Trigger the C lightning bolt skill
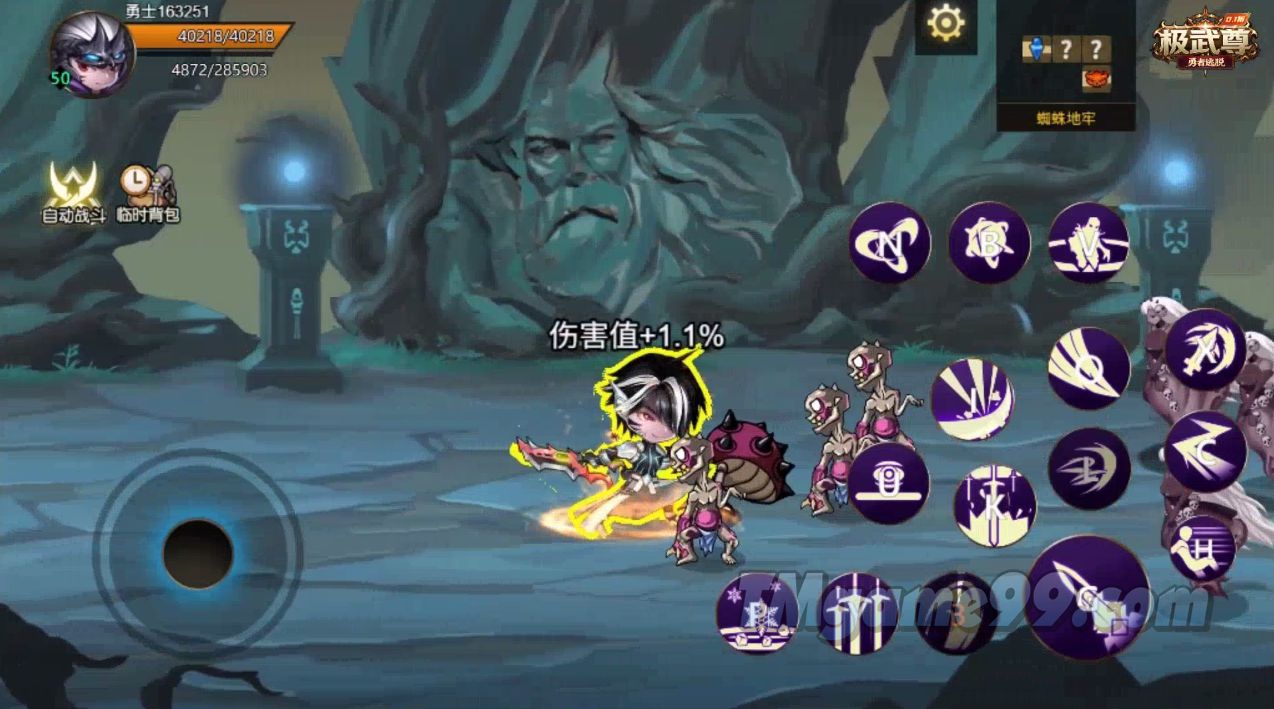1274x709 pixels. pyautogui.click(x=1205, y=451)
